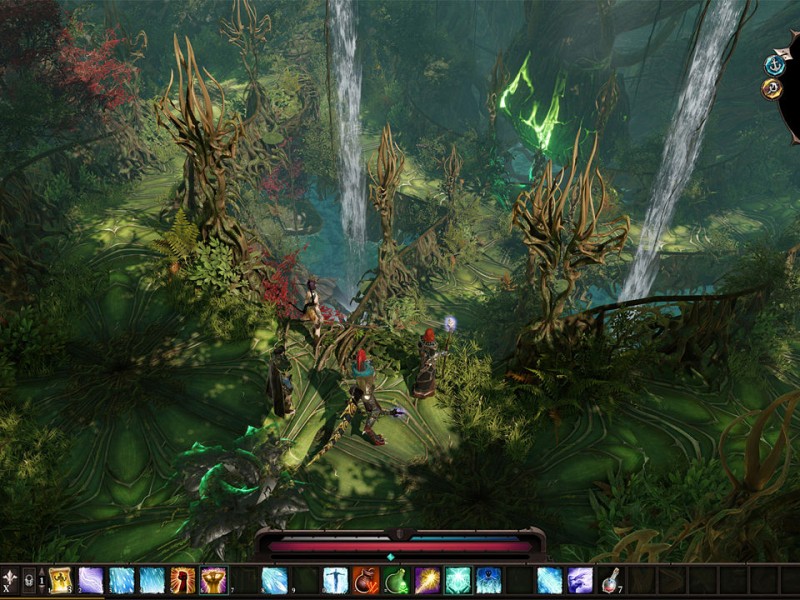Activate the red fist skill
Screen dimensions: 800x600
[x=183, y=580]
